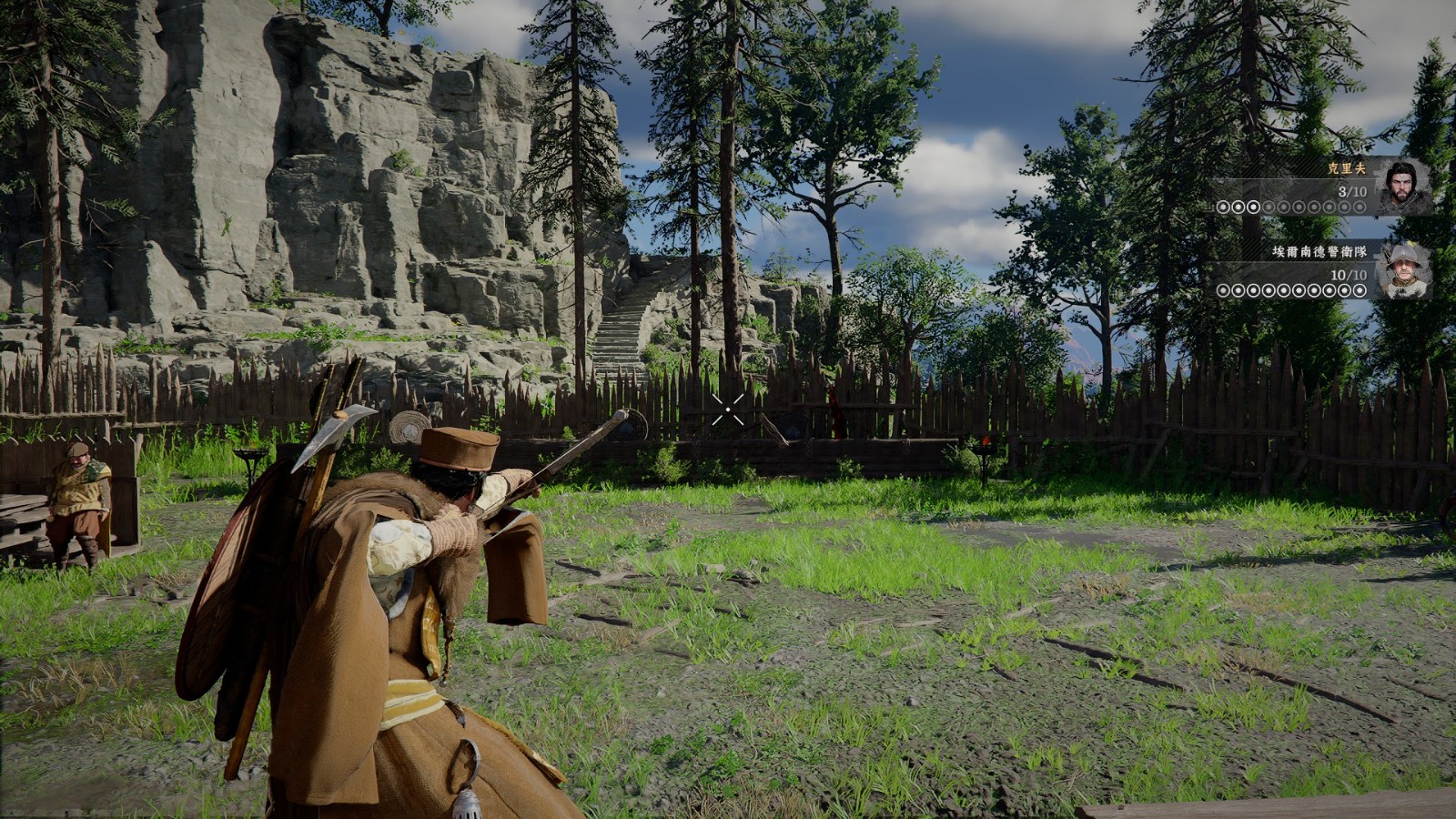This screenshot has width=1456, height=819.
Task: Select the 埃爾南德警衛隊 guard portrait
Action: [1403, 269]
